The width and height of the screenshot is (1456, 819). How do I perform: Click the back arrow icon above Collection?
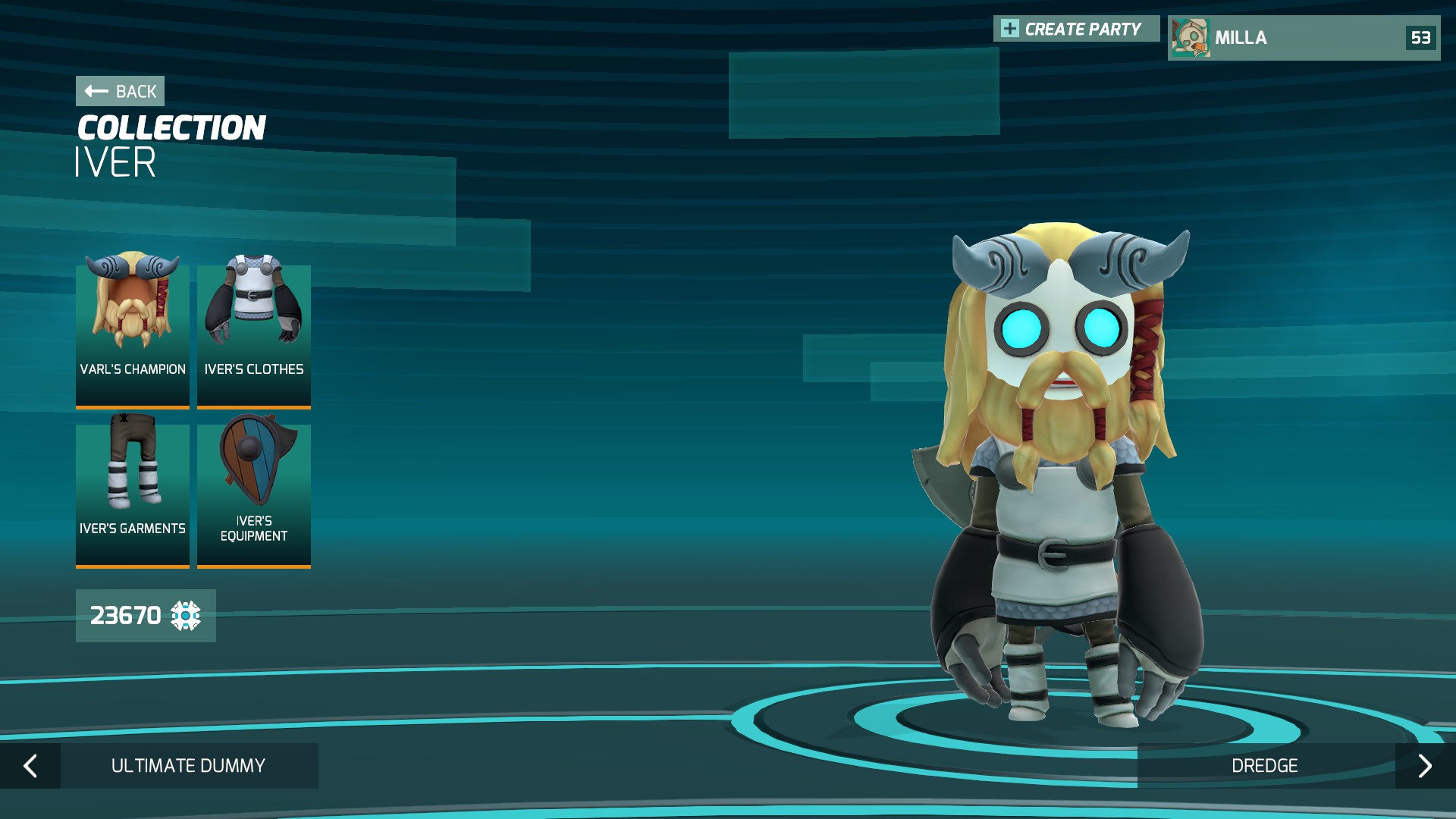click(x=94, y=91)
